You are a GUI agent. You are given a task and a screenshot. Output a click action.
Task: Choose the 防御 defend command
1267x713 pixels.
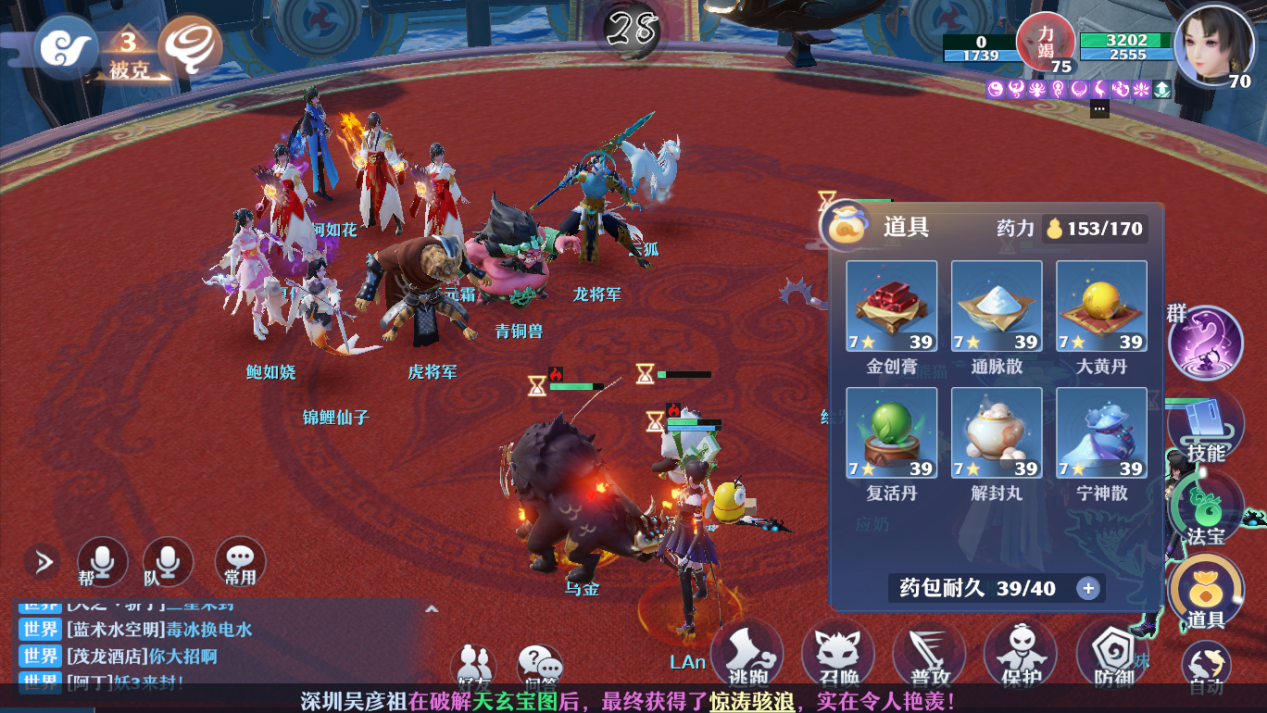coord(1111,655)
